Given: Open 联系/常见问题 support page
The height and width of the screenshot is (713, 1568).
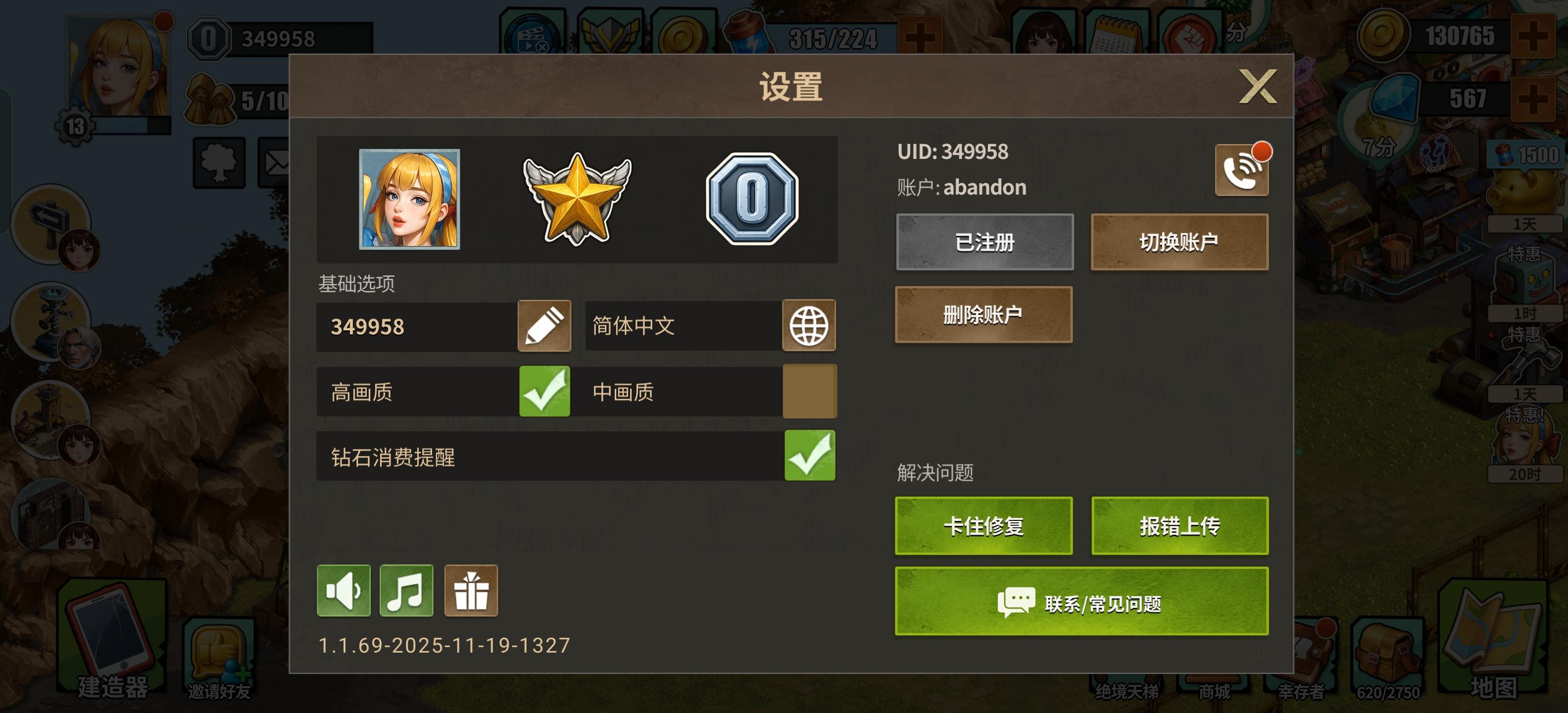Looking at the screenshot, I should click(1081, 601).
